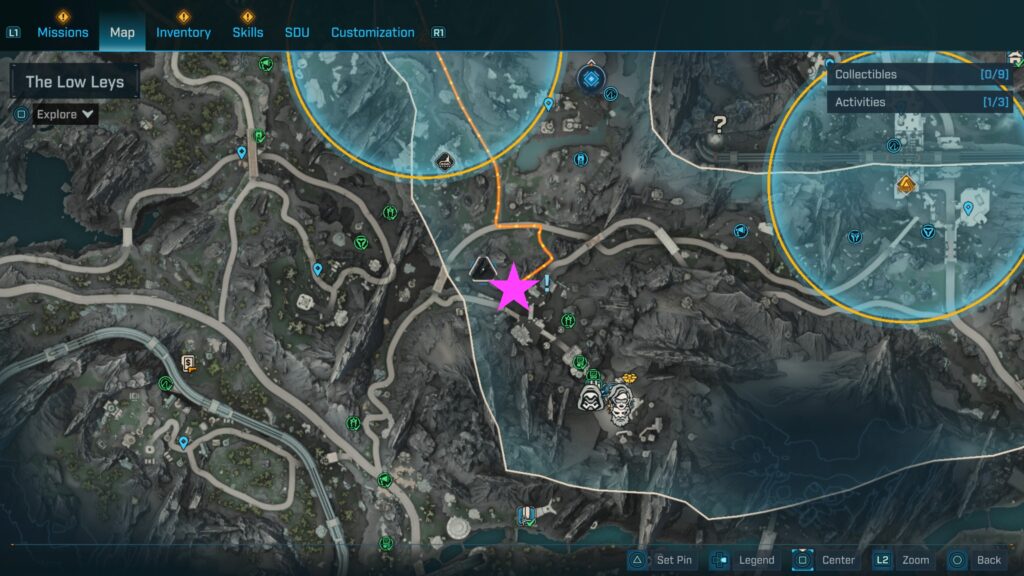Select the orange diamond marker on the map

click(x=906, y=184)
